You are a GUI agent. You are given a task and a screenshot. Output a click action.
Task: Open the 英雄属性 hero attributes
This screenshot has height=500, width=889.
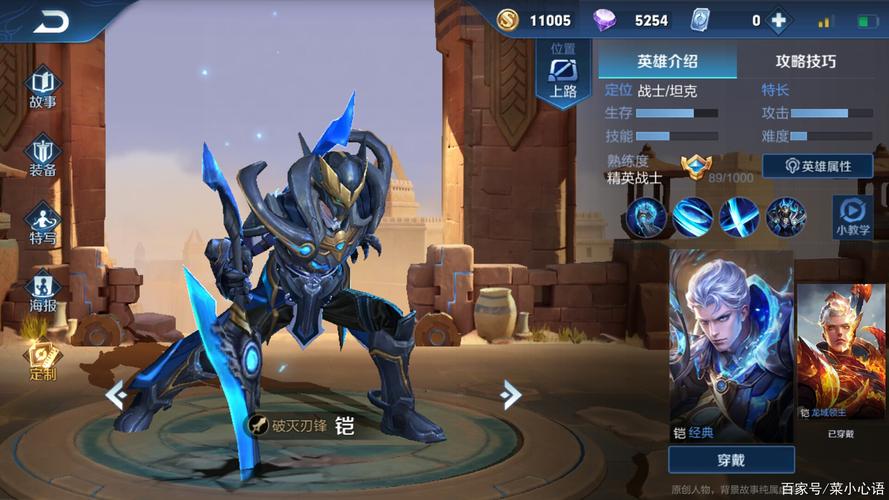coord(817,166)
